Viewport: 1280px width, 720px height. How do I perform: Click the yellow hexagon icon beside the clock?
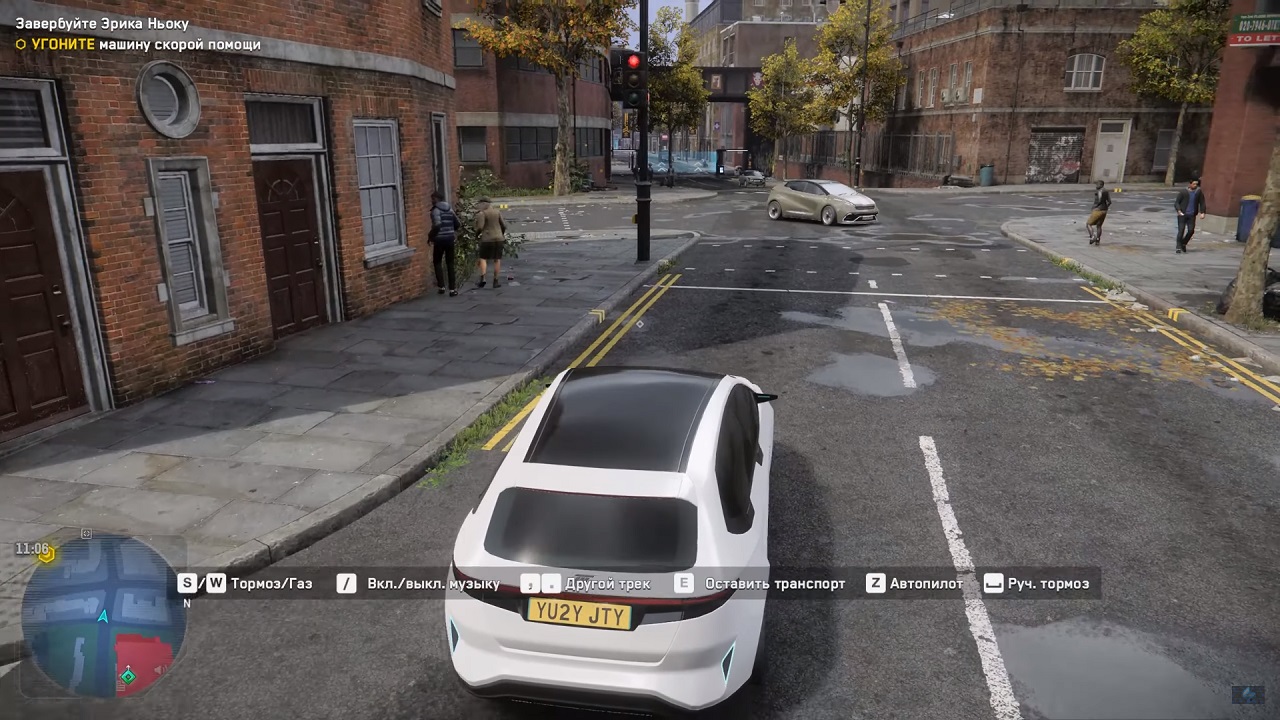tap(47, 553)
